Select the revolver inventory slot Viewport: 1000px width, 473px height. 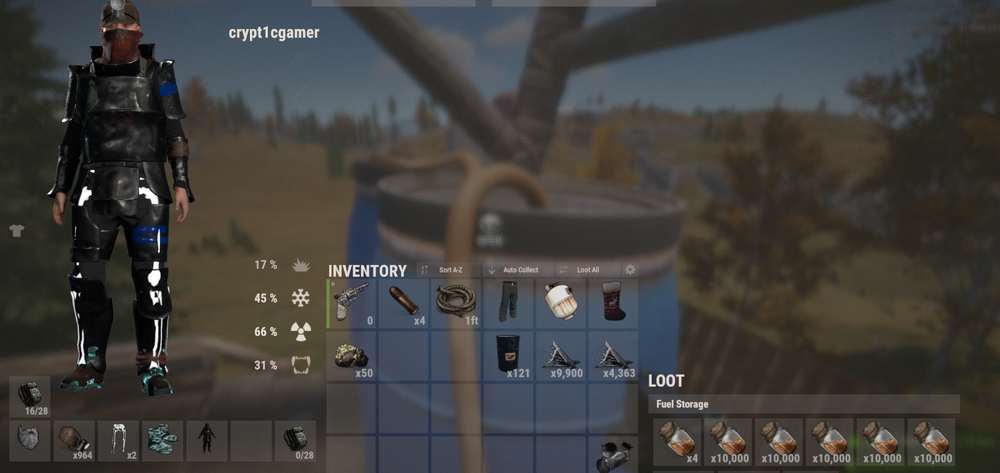pyautogui.click(x=352, y=302)
